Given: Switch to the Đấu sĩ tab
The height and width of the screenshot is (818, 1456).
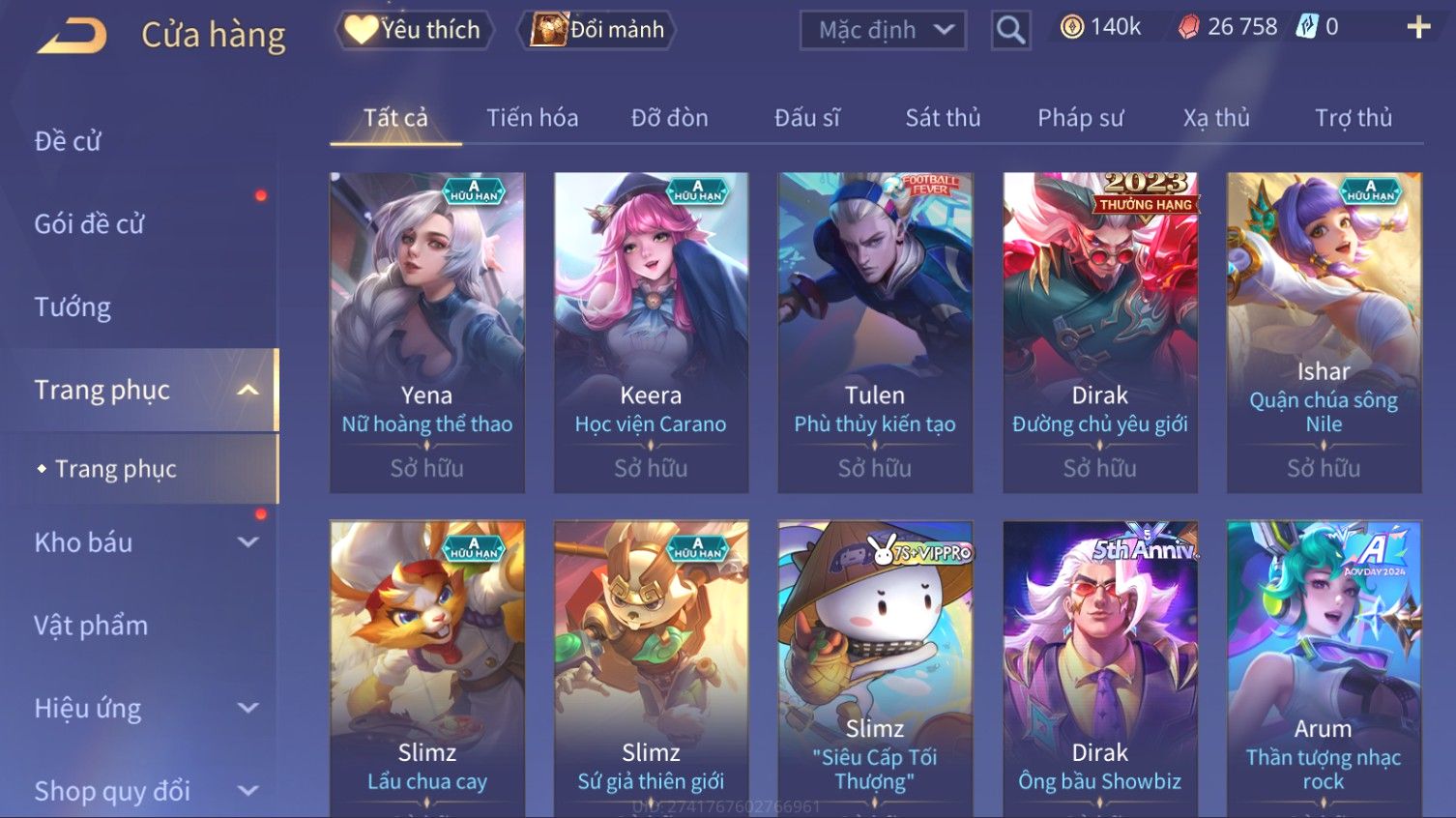Looking at the screenshot, I should tap(806, 118).
